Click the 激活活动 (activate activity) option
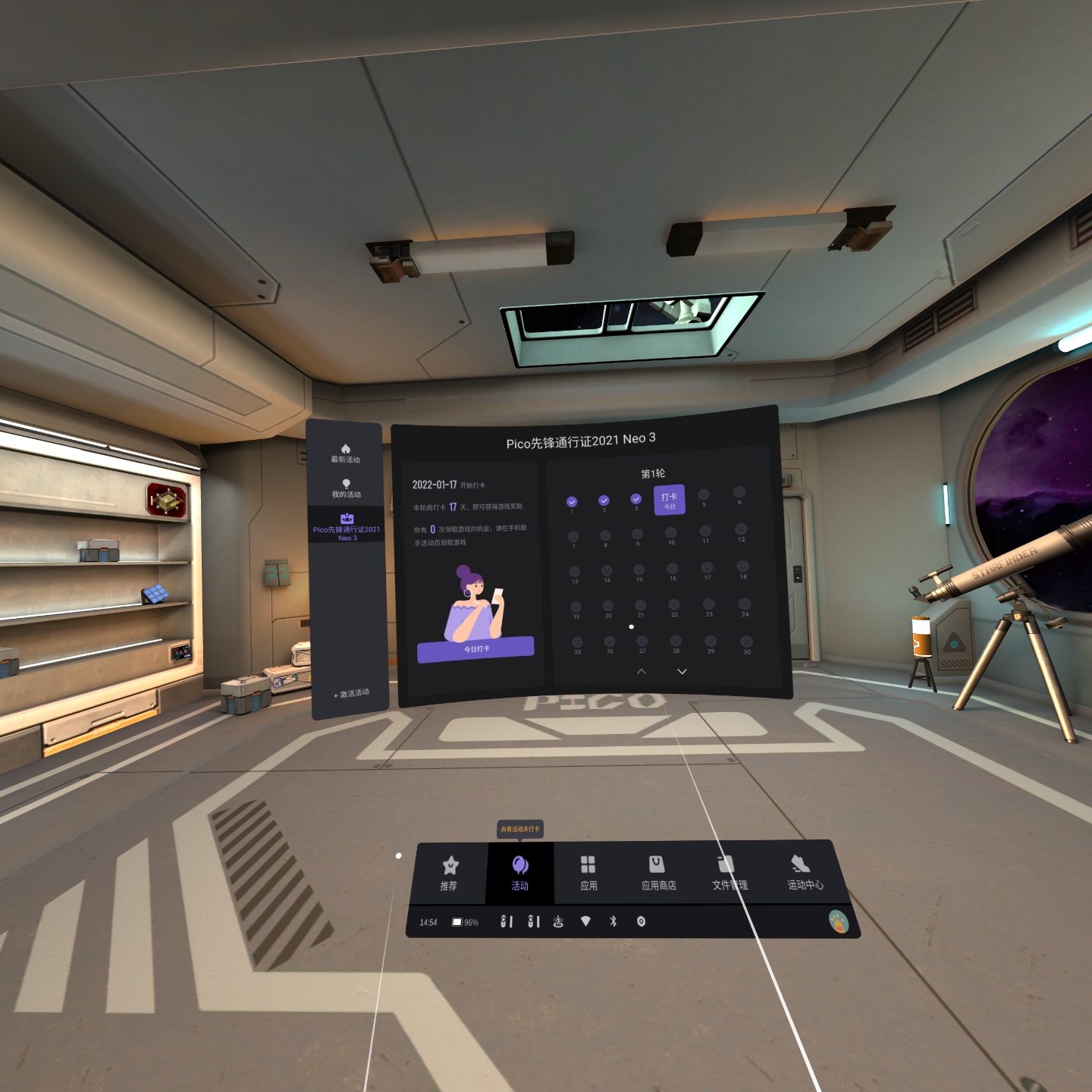The width and height of the screenshot is (1092, 1092). coord(352,693)
